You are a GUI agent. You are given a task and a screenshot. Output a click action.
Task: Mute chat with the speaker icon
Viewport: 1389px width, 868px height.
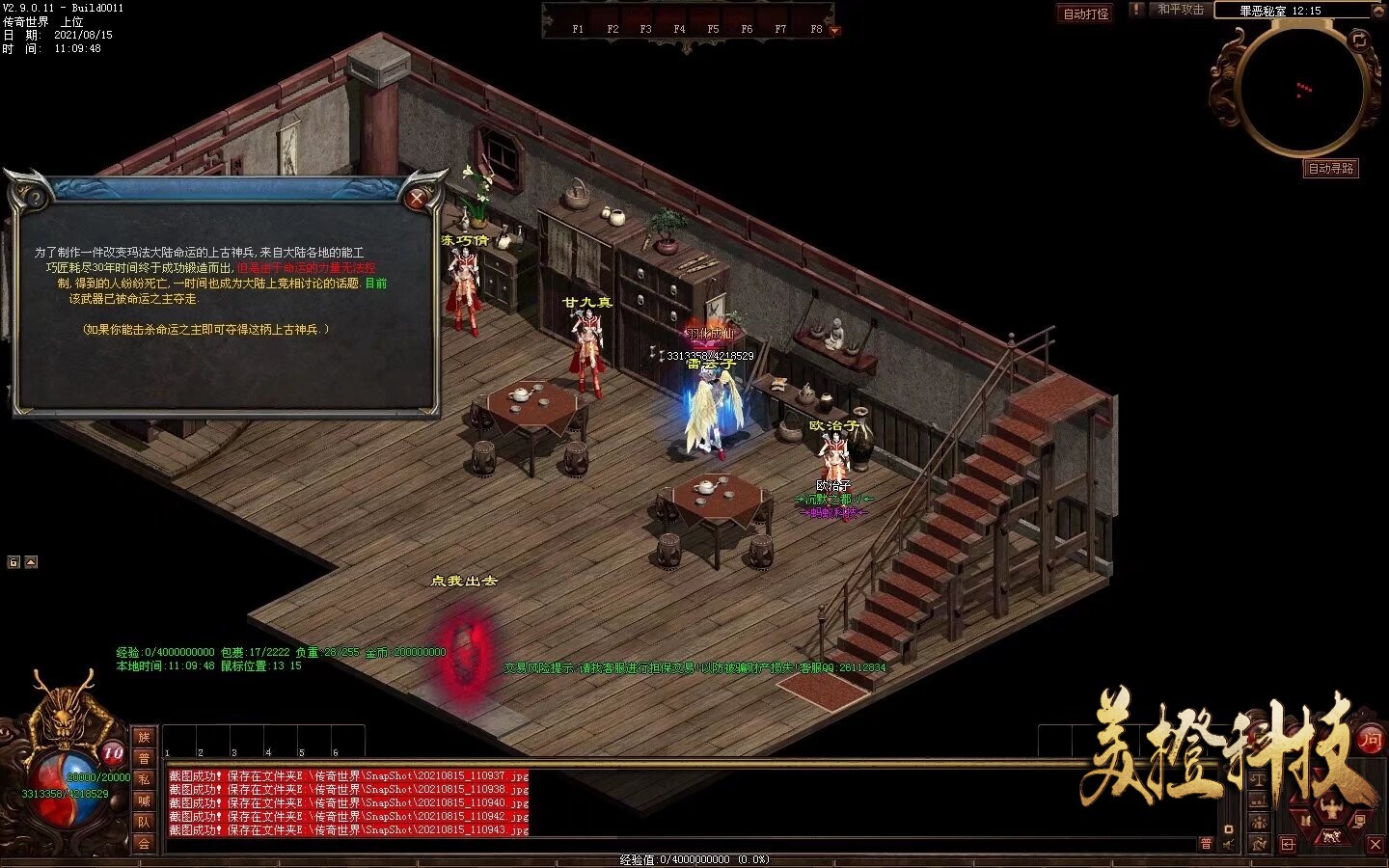(1227, 844)
